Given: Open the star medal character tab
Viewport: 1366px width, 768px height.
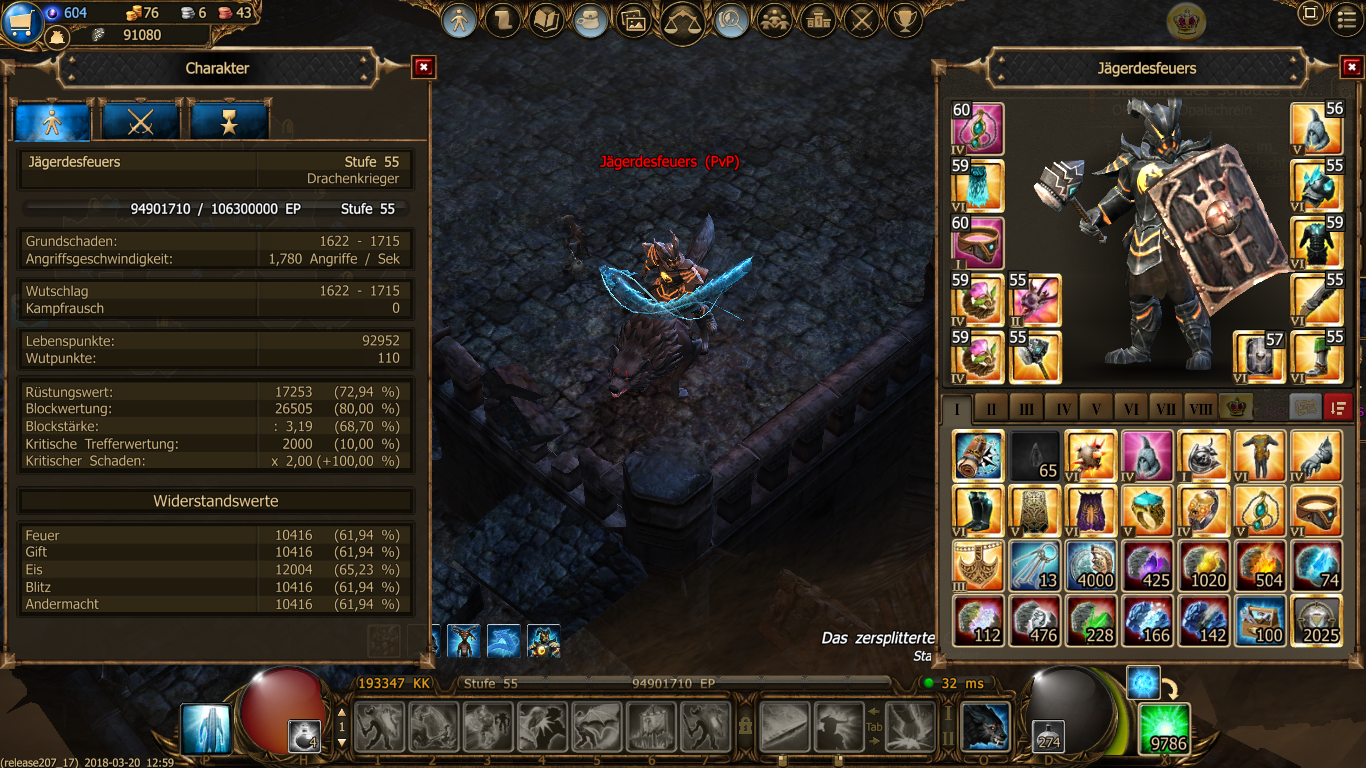Looking at the screenshot, I should 229,121.
